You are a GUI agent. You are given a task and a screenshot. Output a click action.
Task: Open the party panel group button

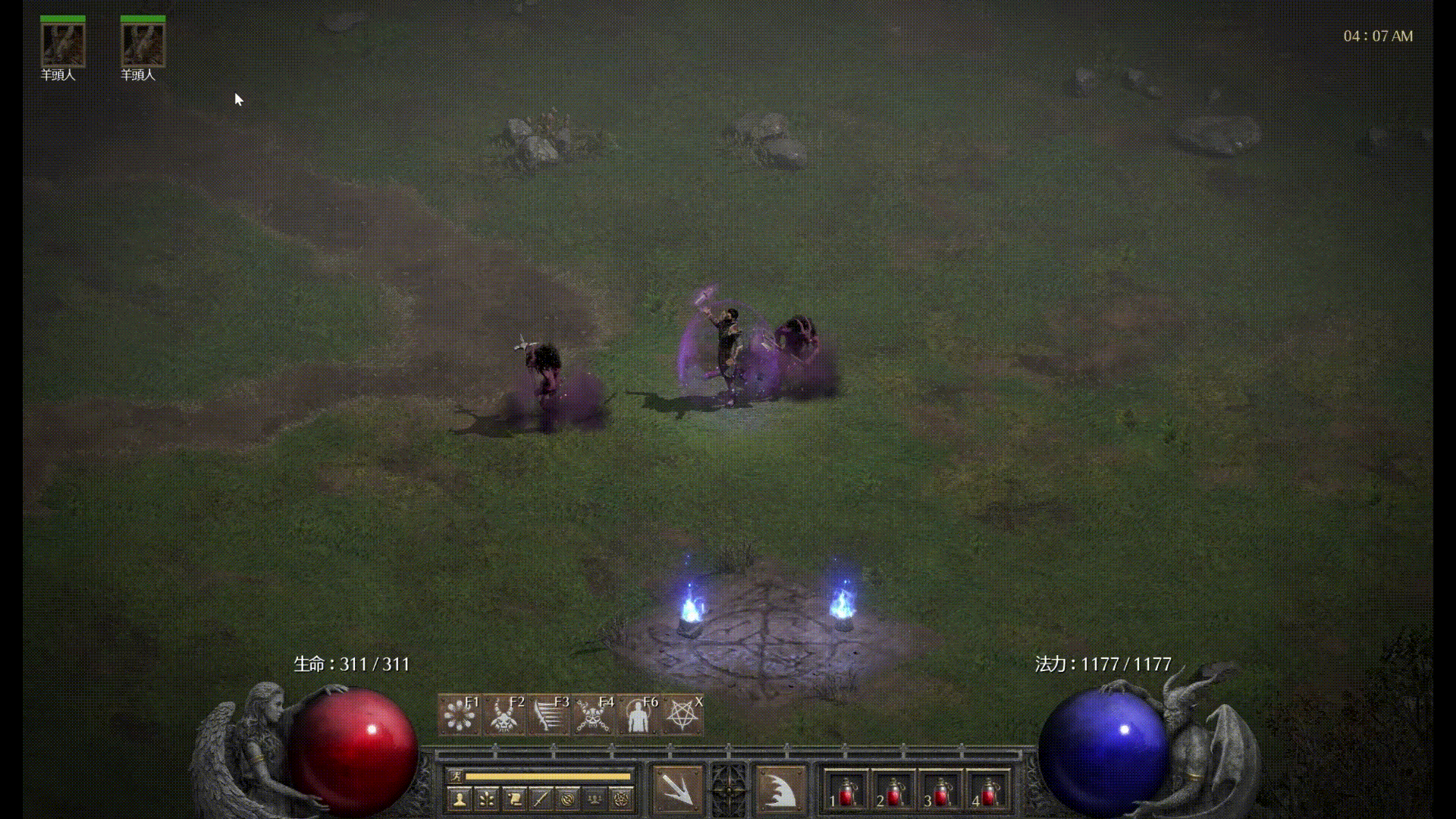(595, 799)
